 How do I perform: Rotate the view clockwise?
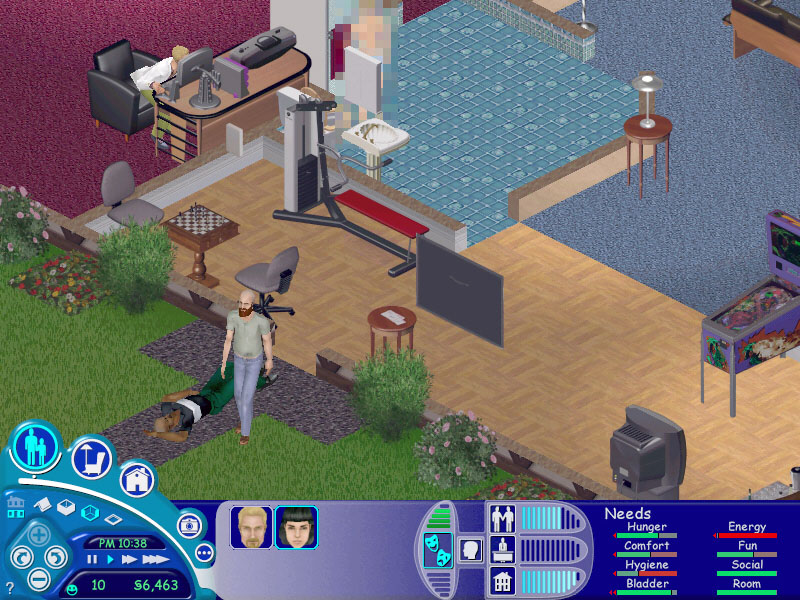pyautogui.click(x=57, y=555)
